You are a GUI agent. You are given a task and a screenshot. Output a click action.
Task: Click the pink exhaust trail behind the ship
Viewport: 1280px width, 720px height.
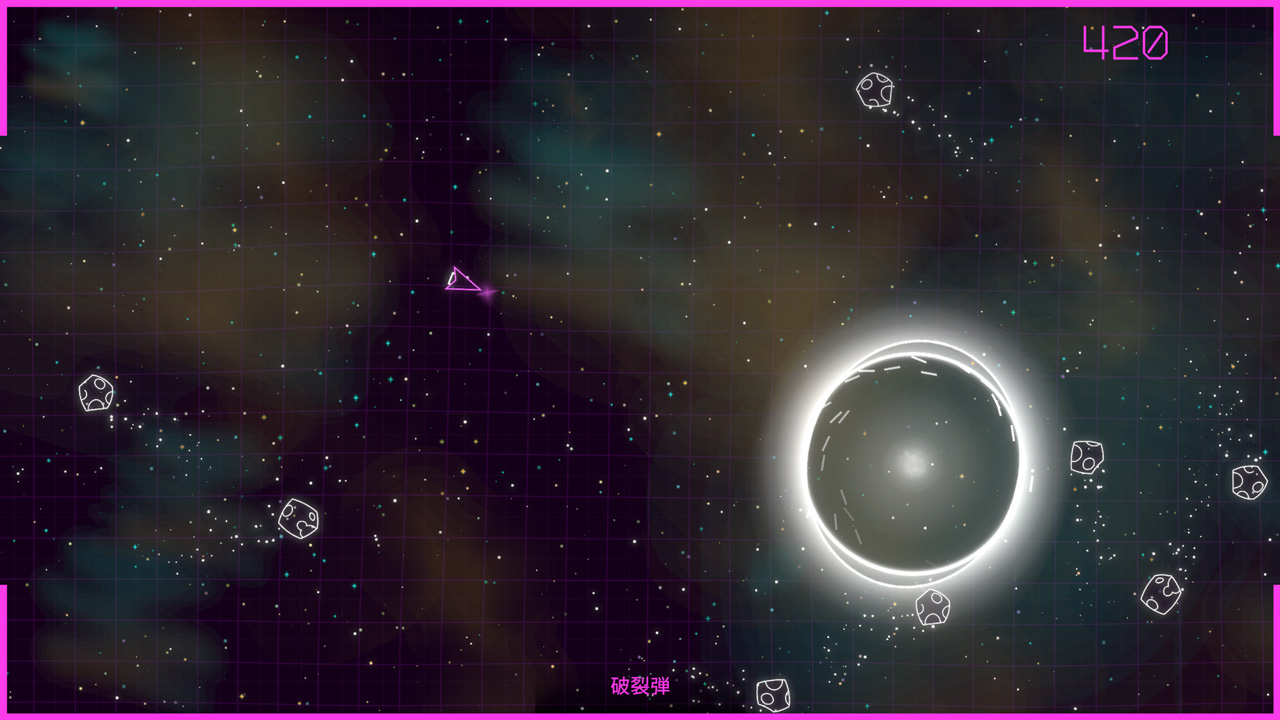[489, 293]
